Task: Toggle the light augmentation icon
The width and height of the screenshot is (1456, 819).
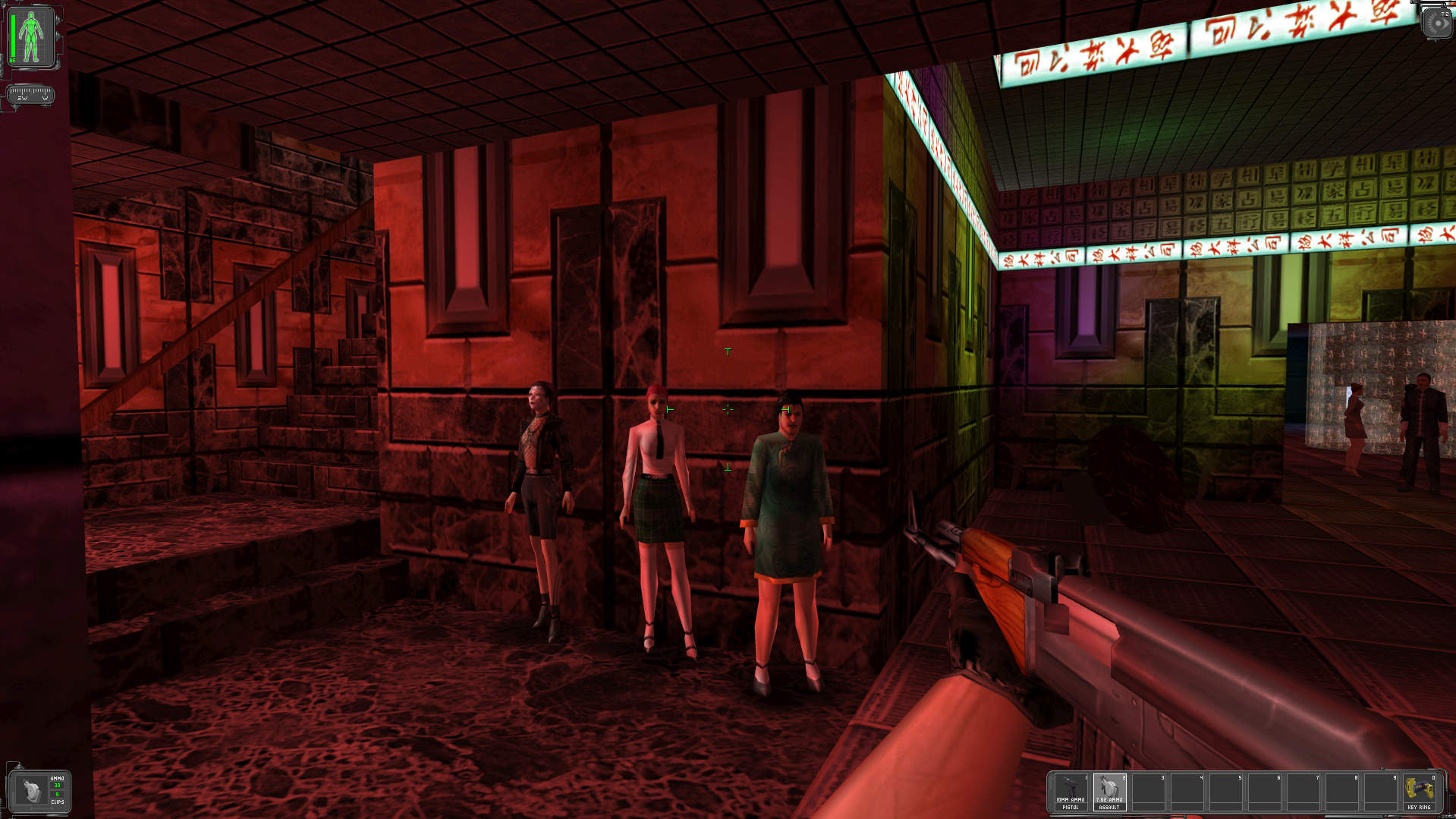Action: (x=1436, y=24)
